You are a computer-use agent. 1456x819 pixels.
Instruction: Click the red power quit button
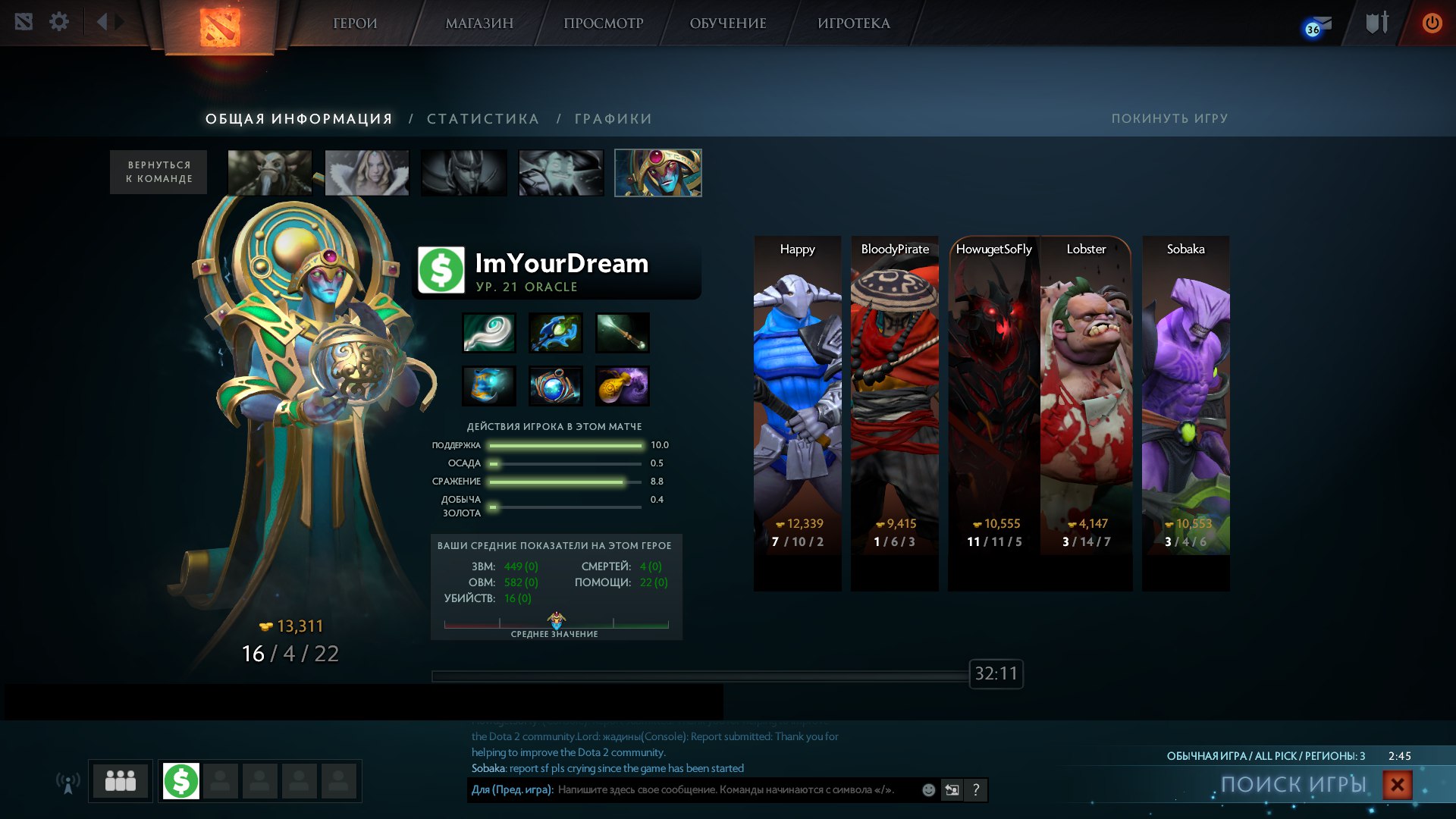(x=1432, y=23)
